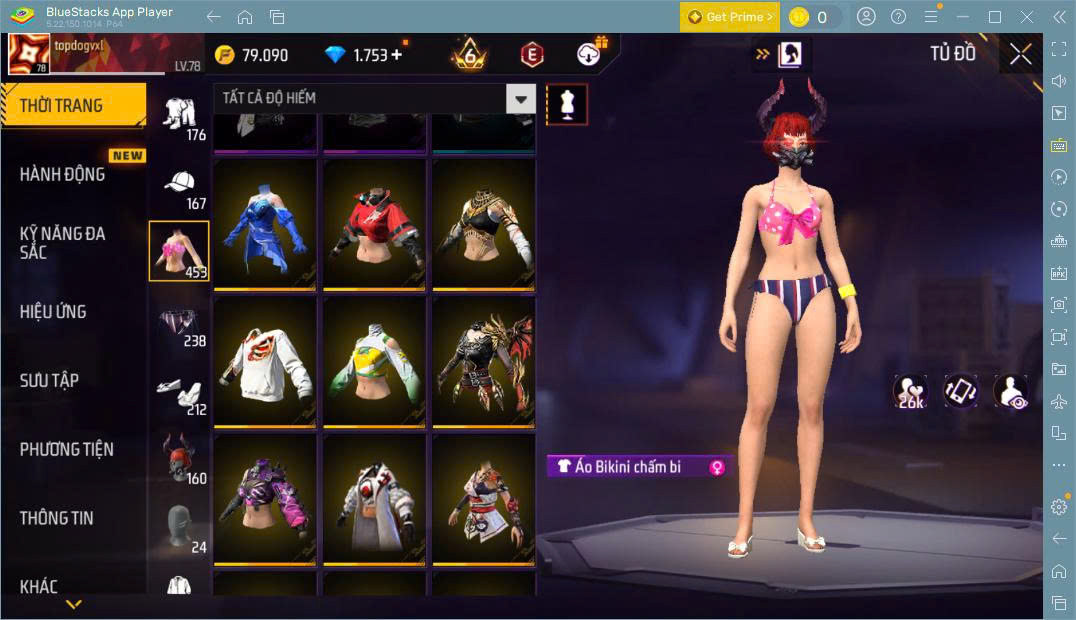
Task: Open the Hành Động menu tab
Action: pos(62,174)
